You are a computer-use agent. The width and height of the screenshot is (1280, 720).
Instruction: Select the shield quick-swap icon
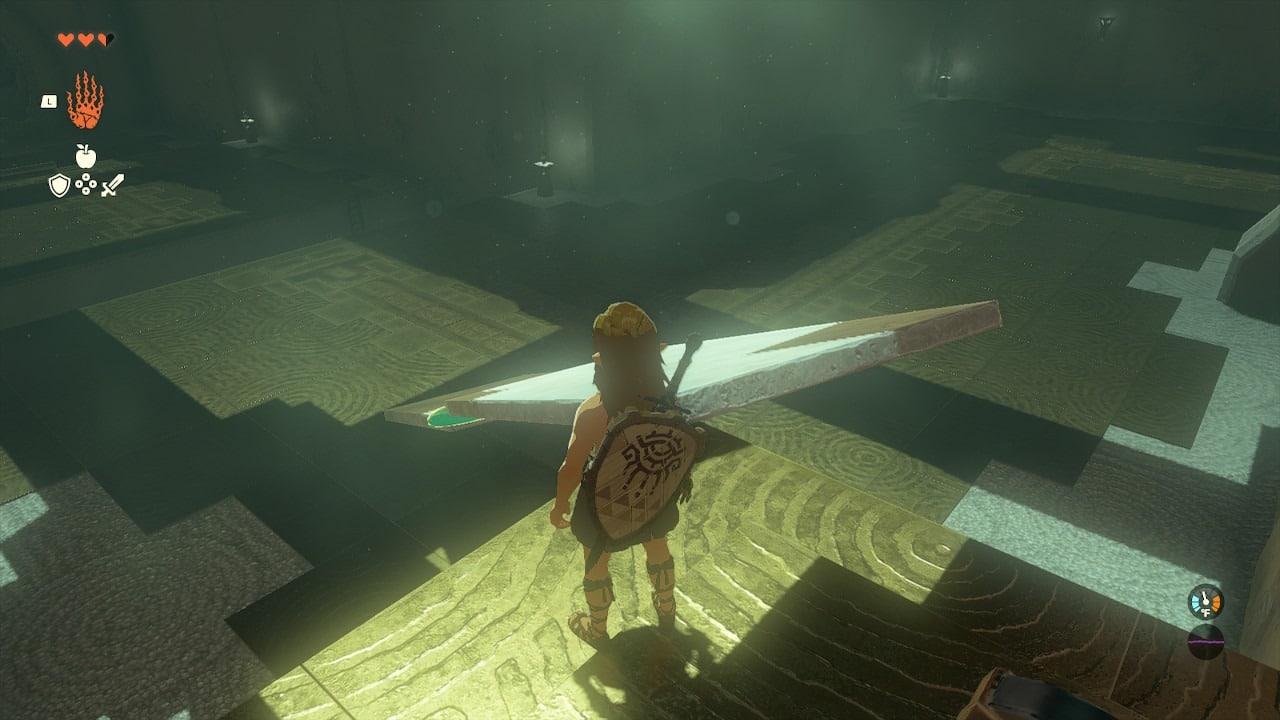pyautogui.click(x=59, y=185)
